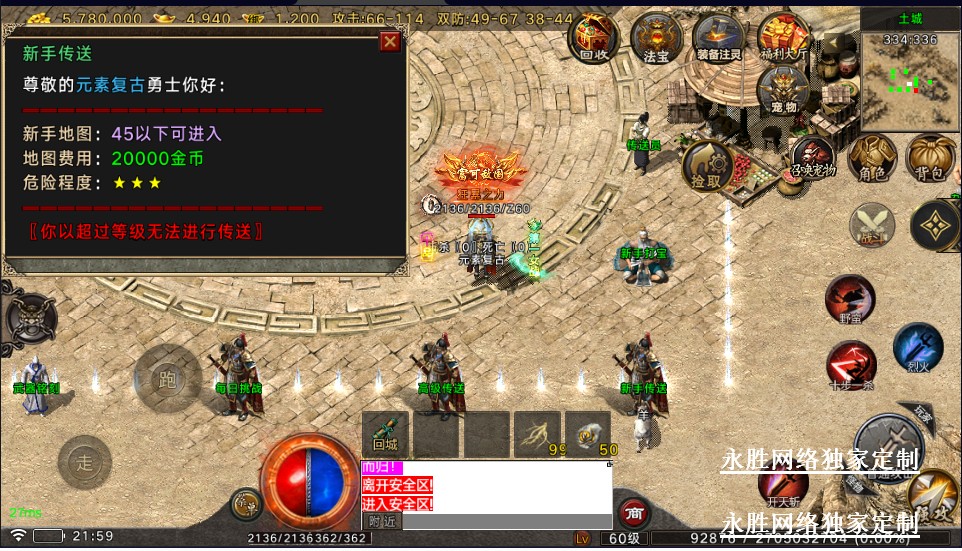
Task: Use the 回城 town scroll slot
Action: (385, 433)
